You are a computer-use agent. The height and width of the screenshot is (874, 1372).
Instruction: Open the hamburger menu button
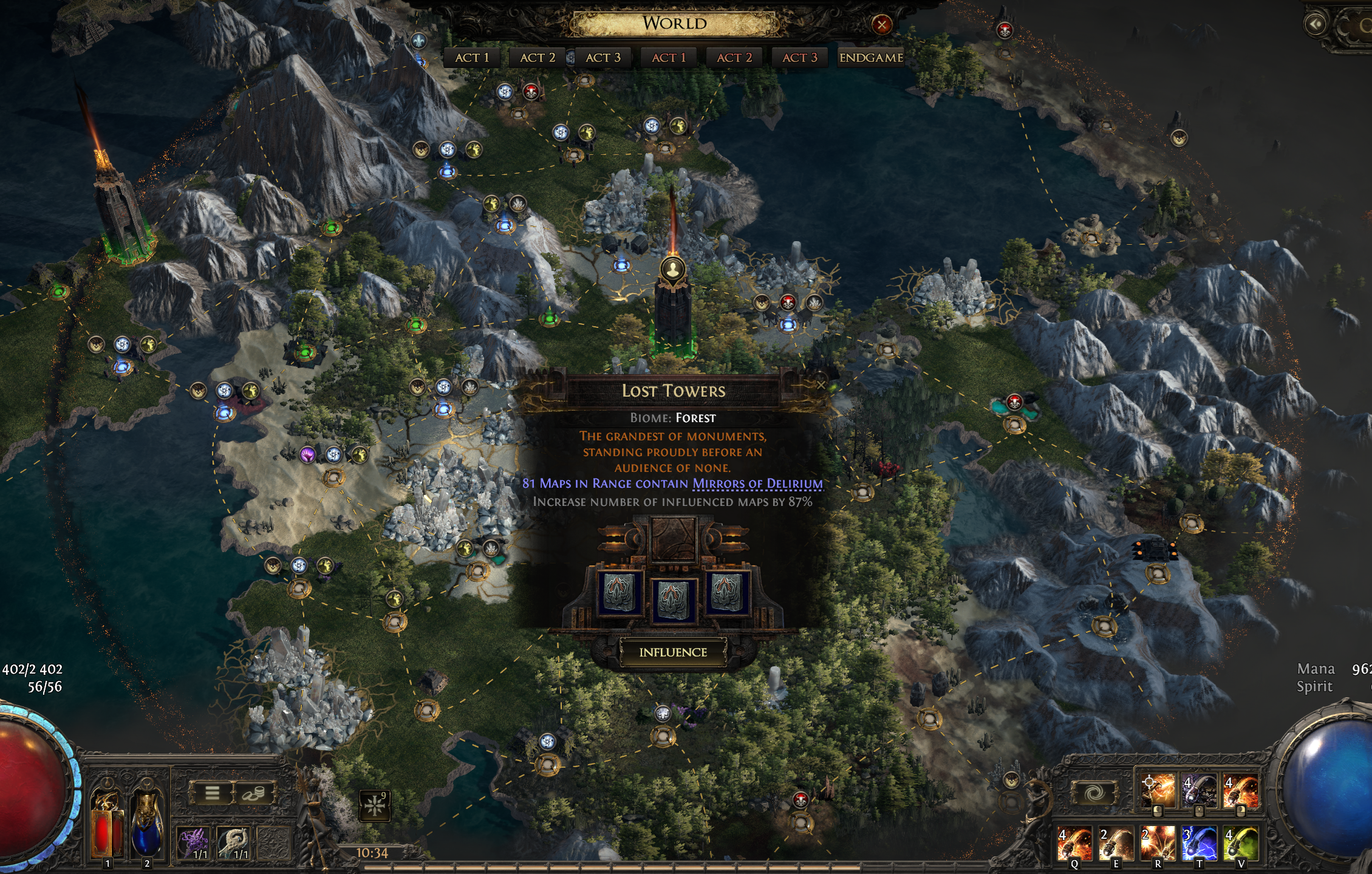[x=211, y=793]
